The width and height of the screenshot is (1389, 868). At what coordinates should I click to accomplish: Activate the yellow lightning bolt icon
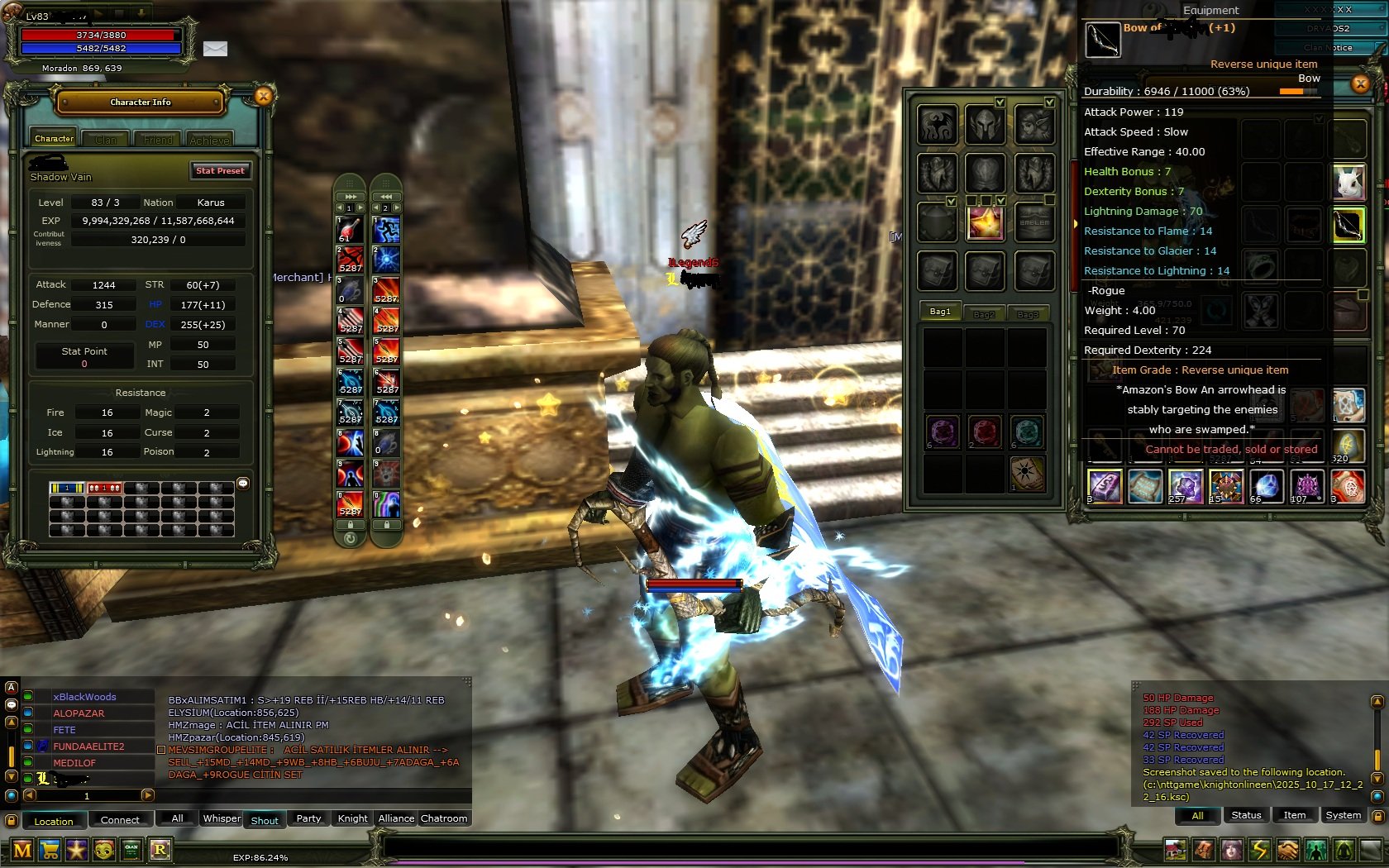(1259, 849)
